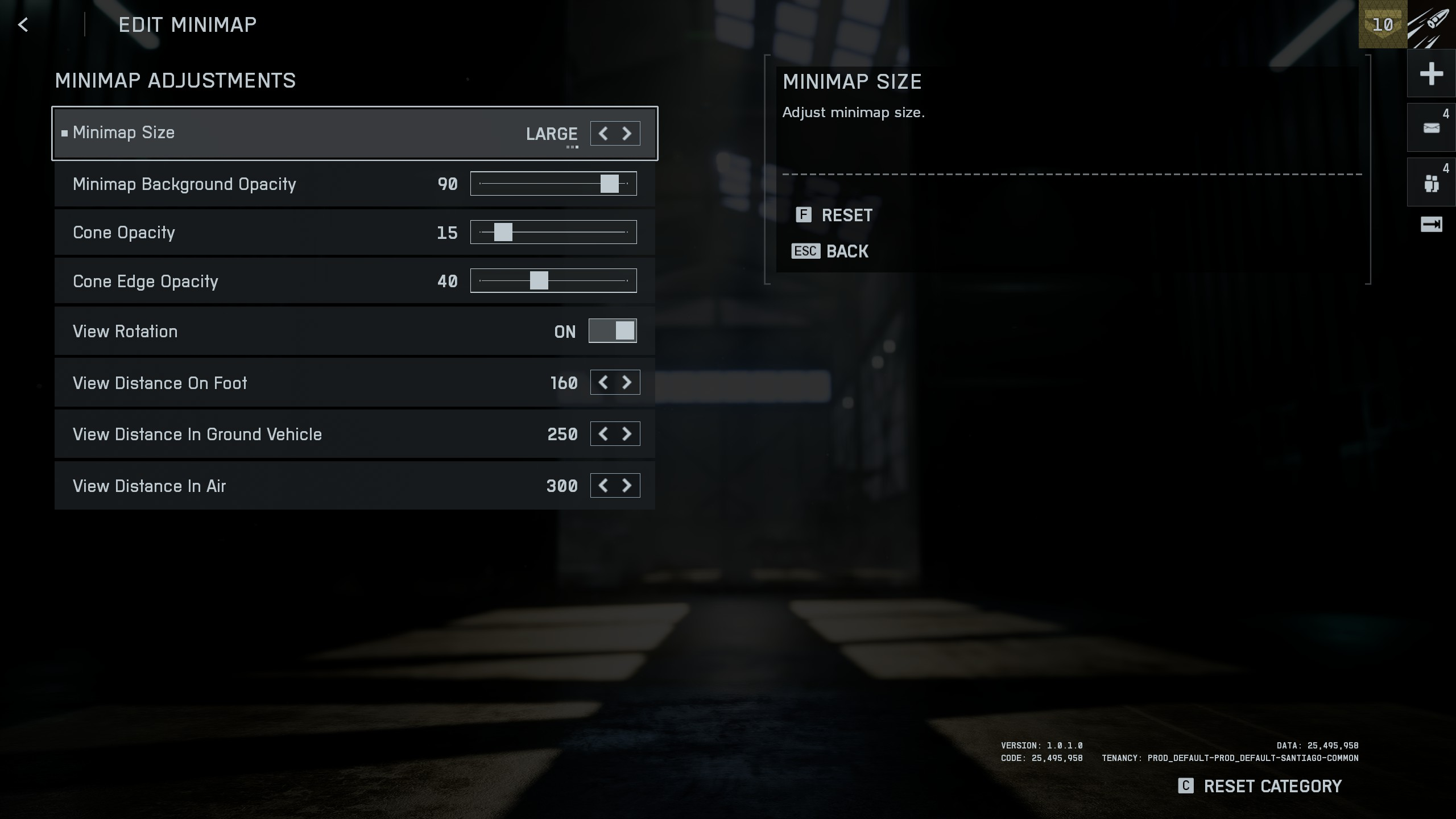Increase View Distance In Ground Vehicle

coord(627,434)
